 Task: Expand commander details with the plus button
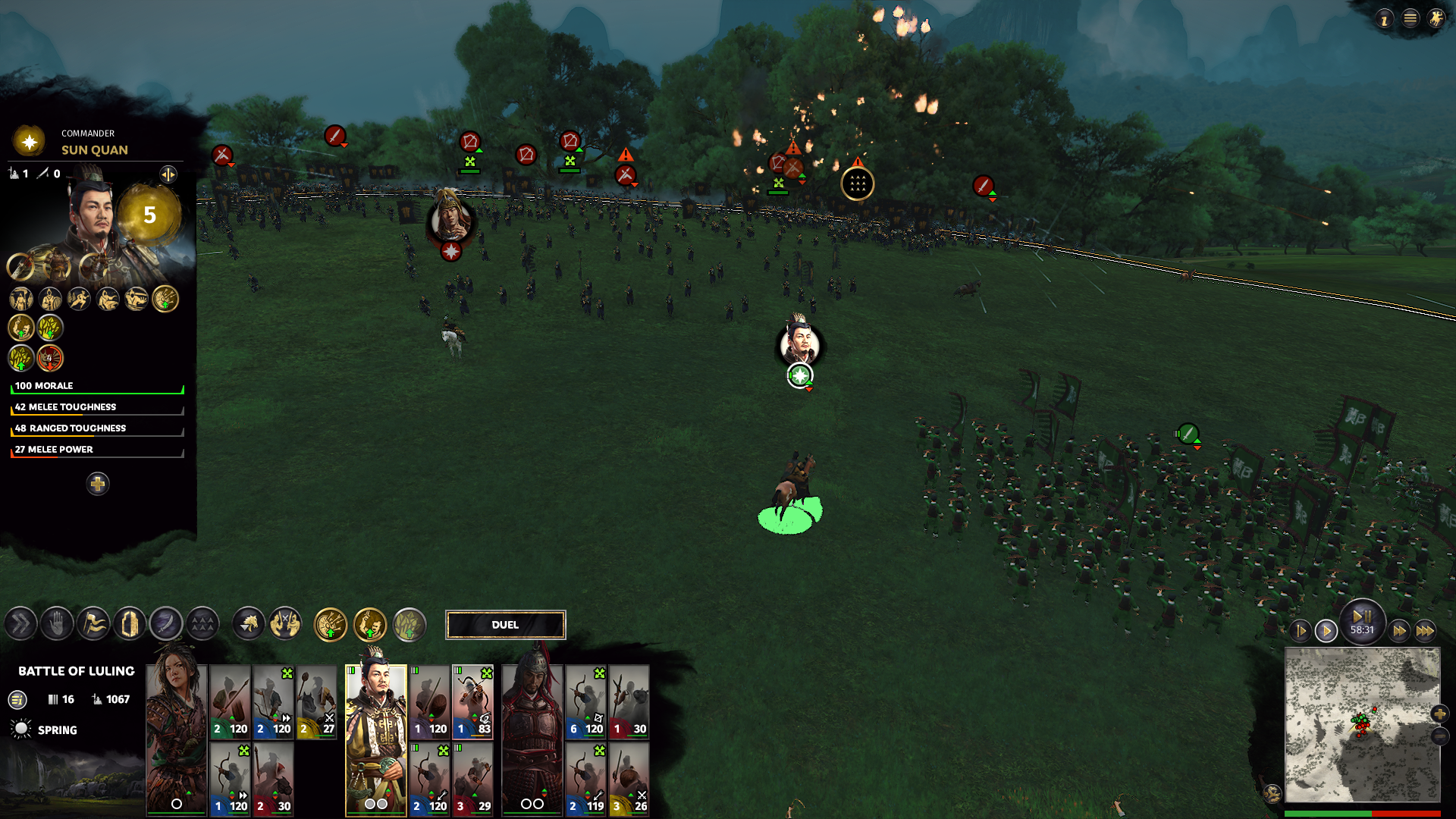[x=98, y=484]
